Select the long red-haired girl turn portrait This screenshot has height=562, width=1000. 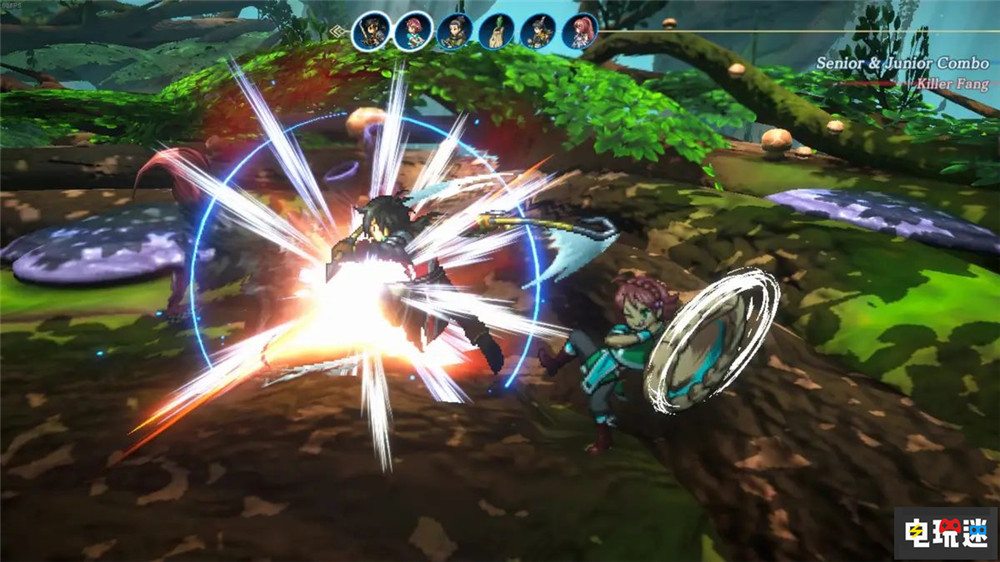pyautogui.click(x=581, y=31)
